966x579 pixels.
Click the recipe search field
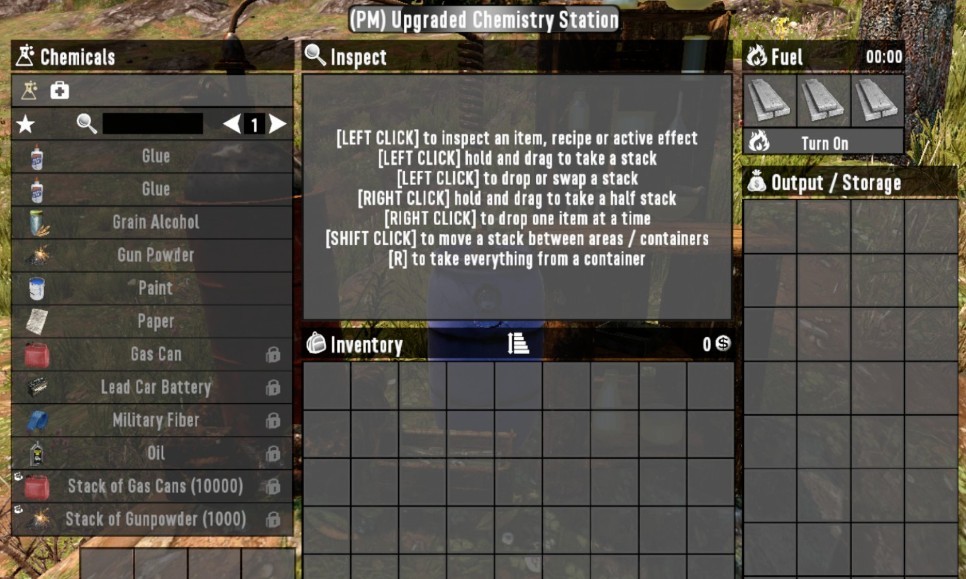point(152,124)
